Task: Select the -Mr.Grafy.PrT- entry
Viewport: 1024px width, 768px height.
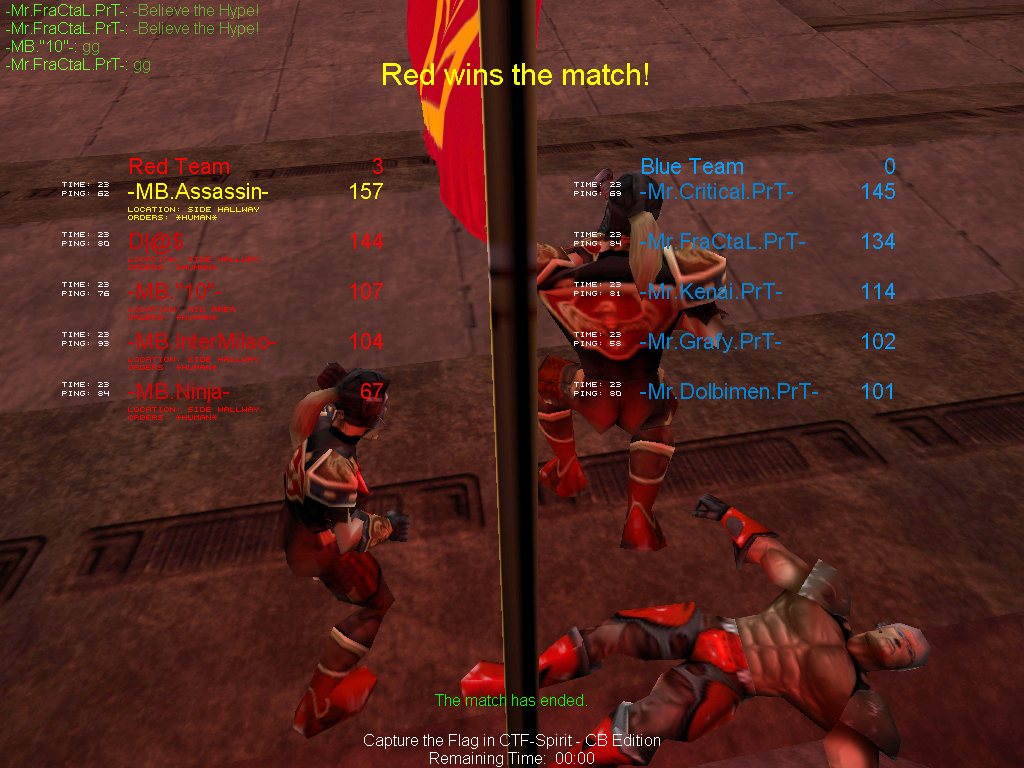Action: point(710,341)
